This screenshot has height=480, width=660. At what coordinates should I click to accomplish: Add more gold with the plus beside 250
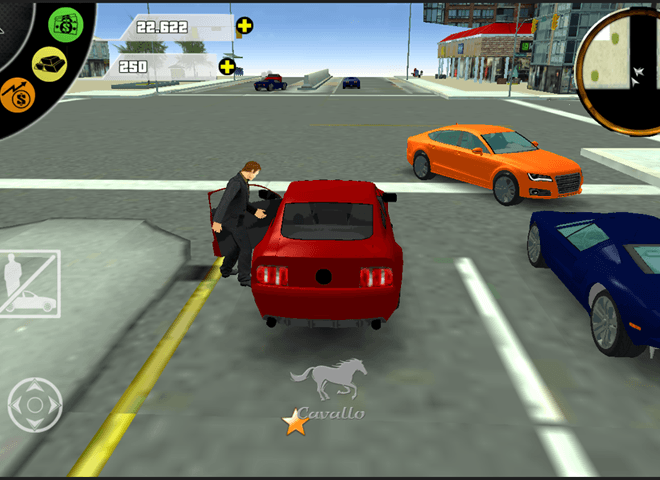coord(227,67)
